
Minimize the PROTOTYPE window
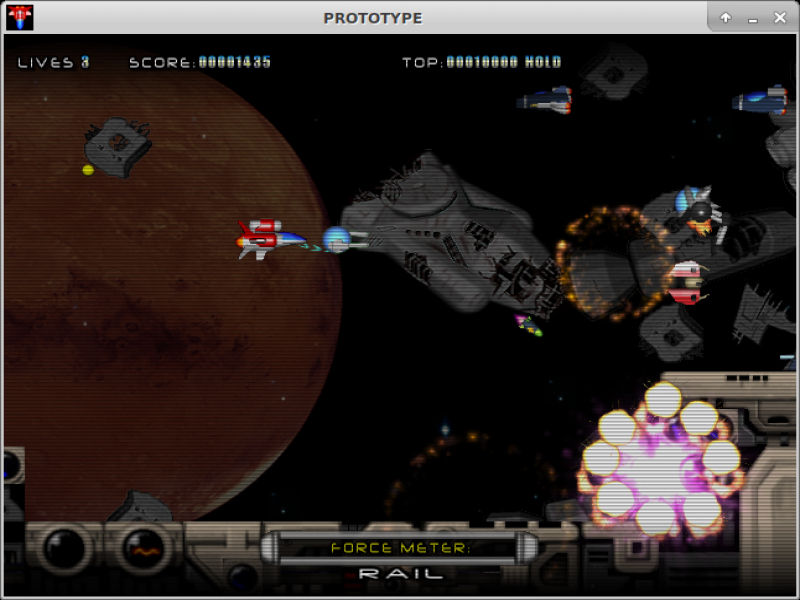pyautogui.click(x=752, y=18)
